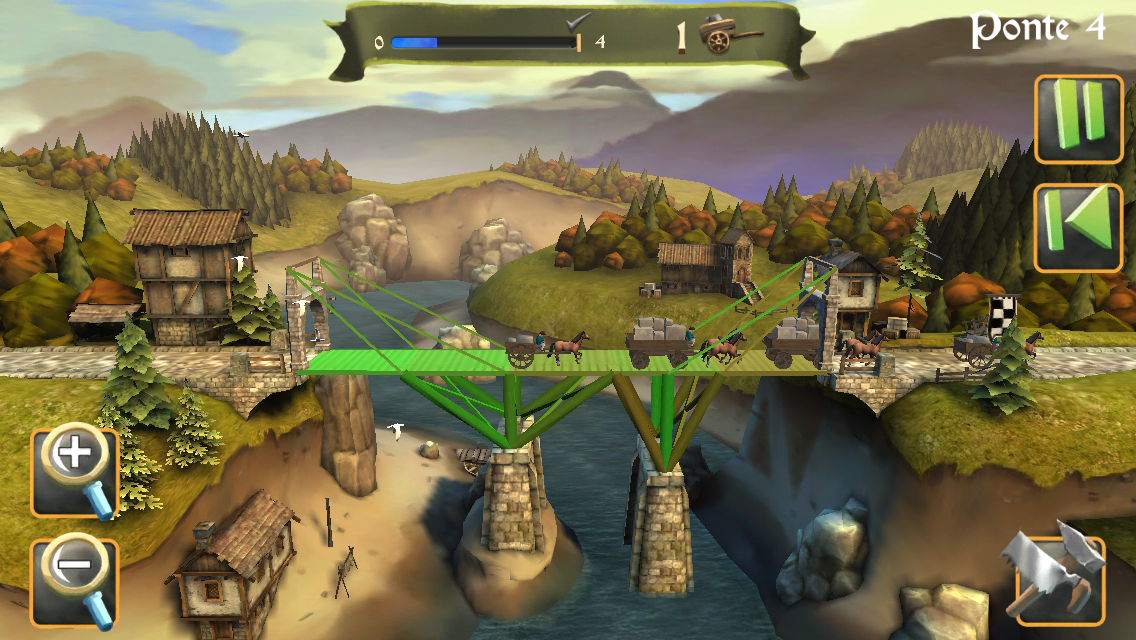
Task: Rewind the simulation to the start
Action: 1078,227
